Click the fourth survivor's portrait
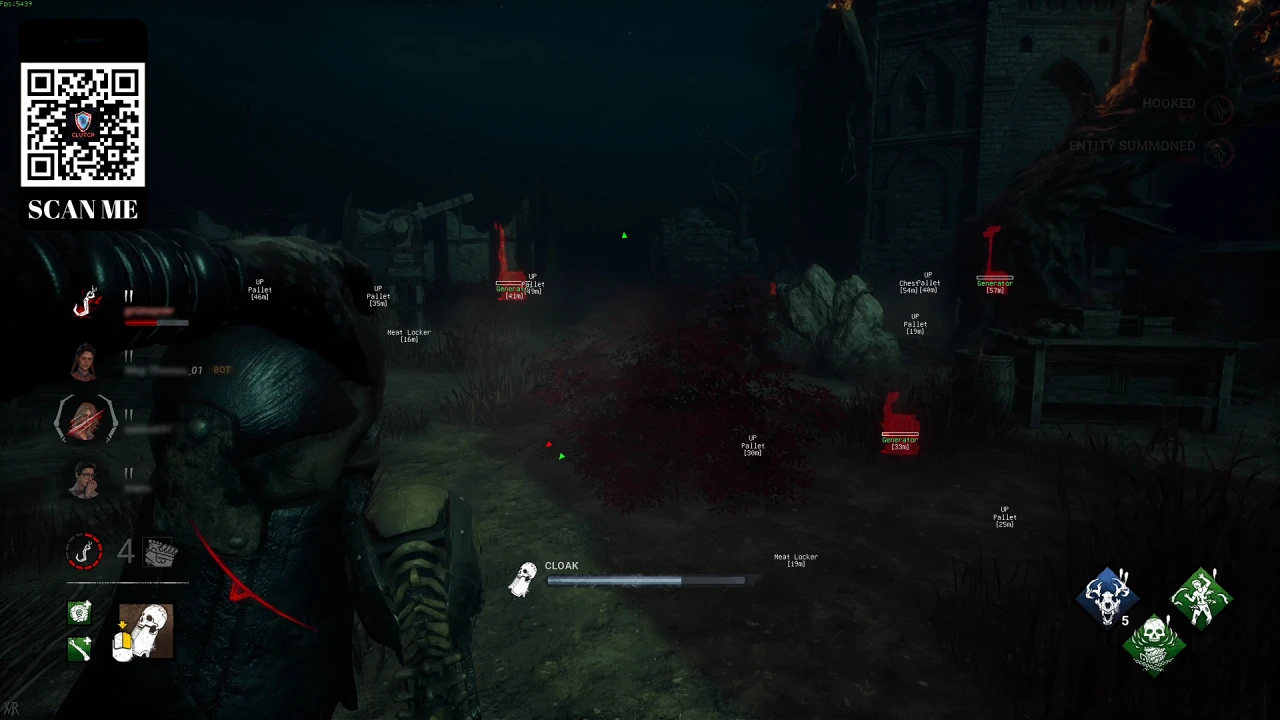The width and height of the screenshot is (1280, 720). coord(84,480)
